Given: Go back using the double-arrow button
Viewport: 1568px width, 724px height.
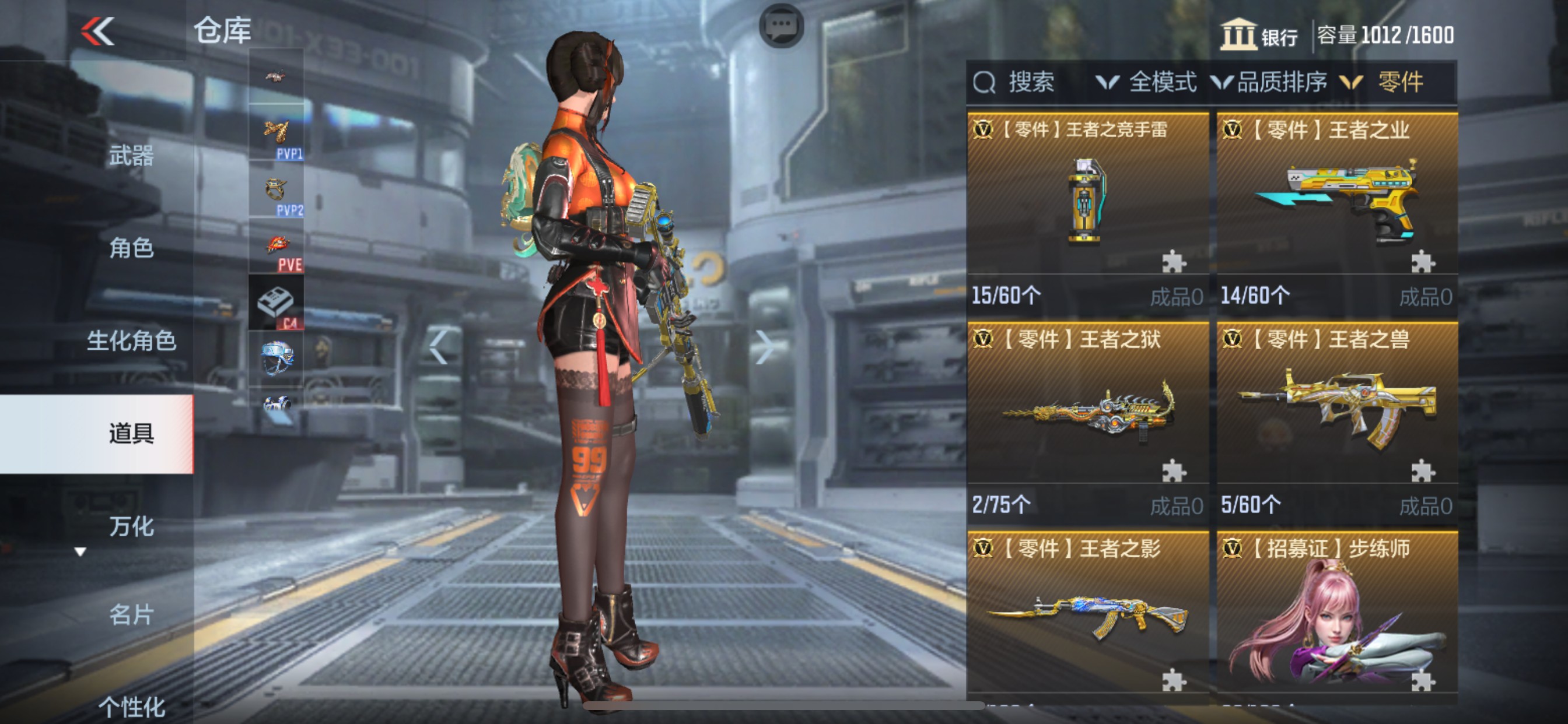Looking at the screenshot, I should [97, 31].
